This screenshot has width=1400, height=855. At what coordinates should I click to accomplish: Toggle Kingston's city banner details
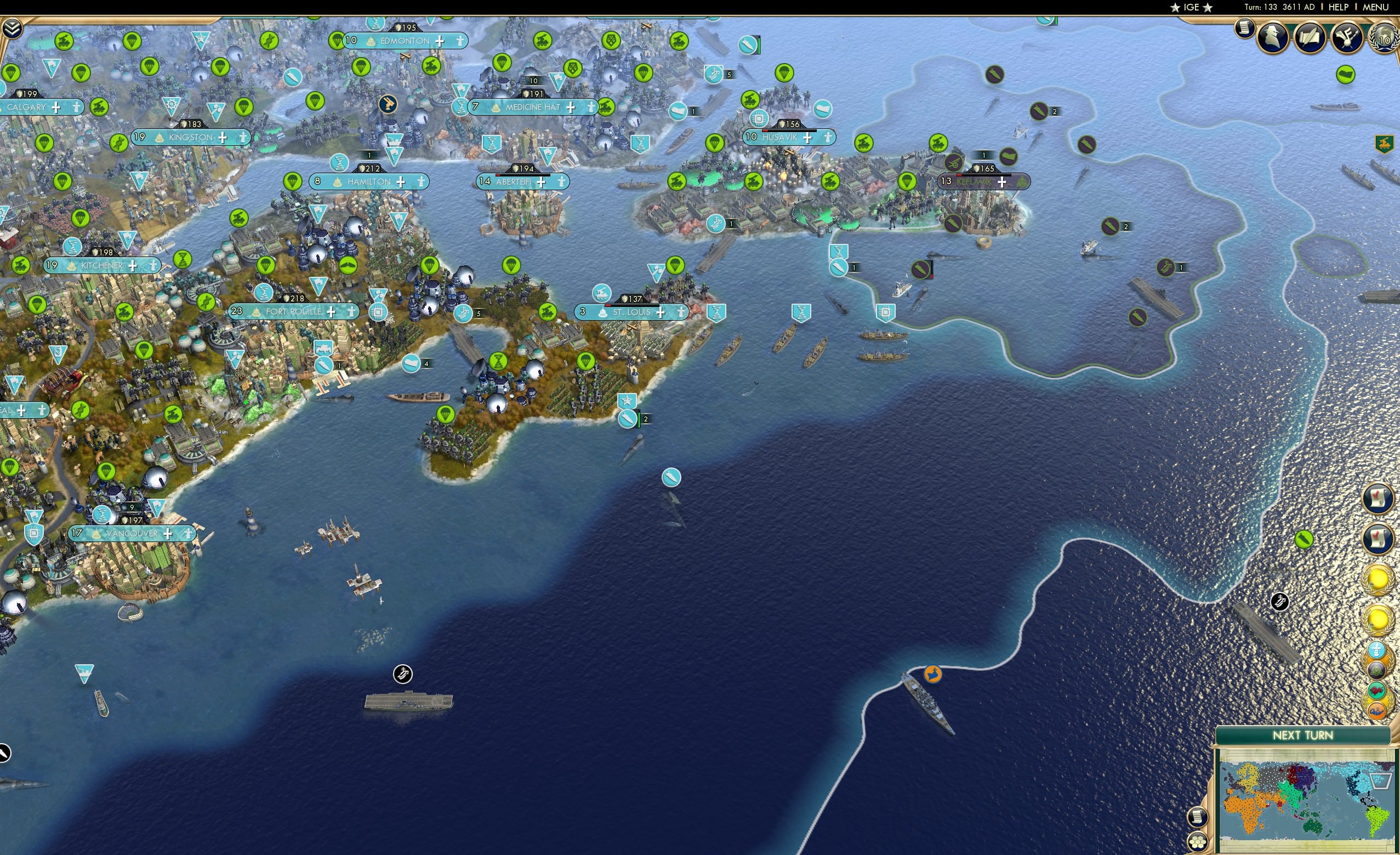223,137
